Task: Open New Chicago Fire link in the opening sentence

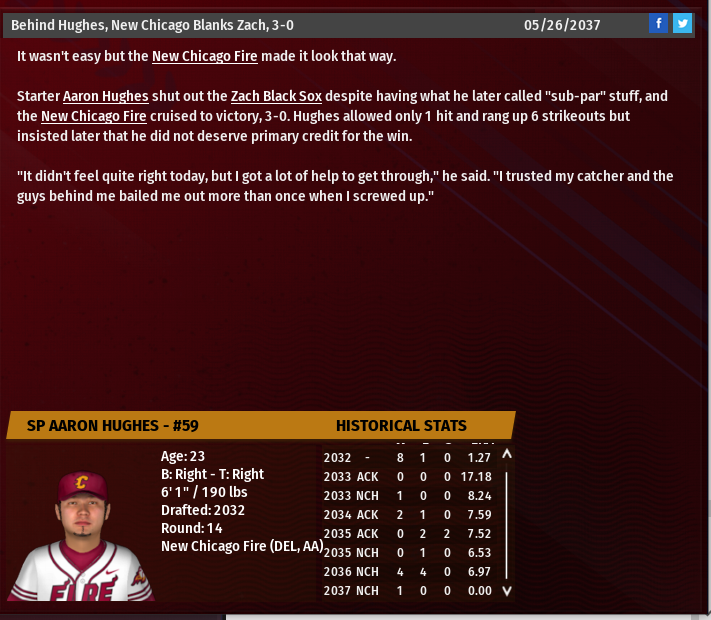Action: 205,57
